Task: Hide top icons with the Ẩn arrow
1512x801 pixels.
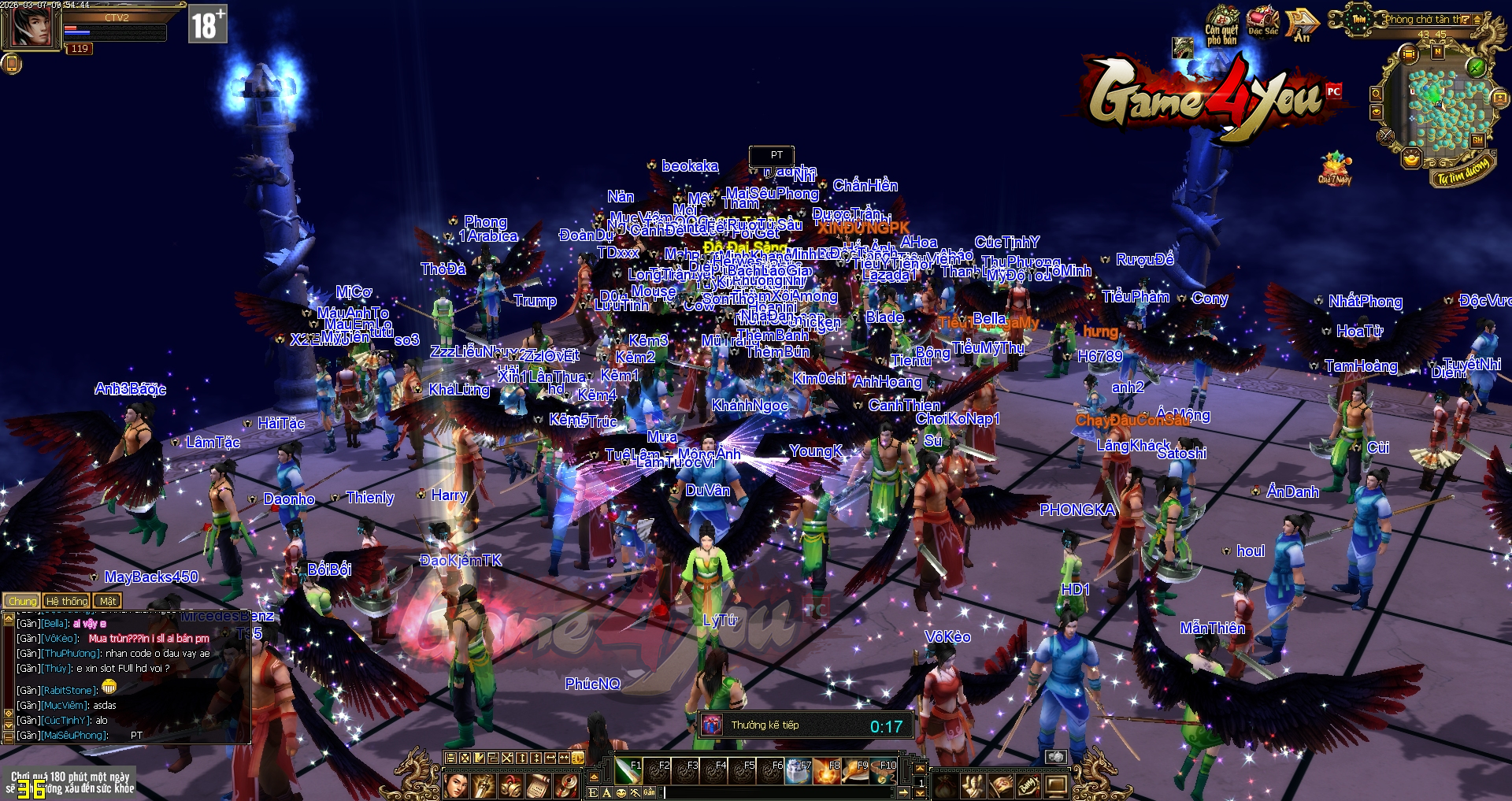Action: tap(1302, 24)
